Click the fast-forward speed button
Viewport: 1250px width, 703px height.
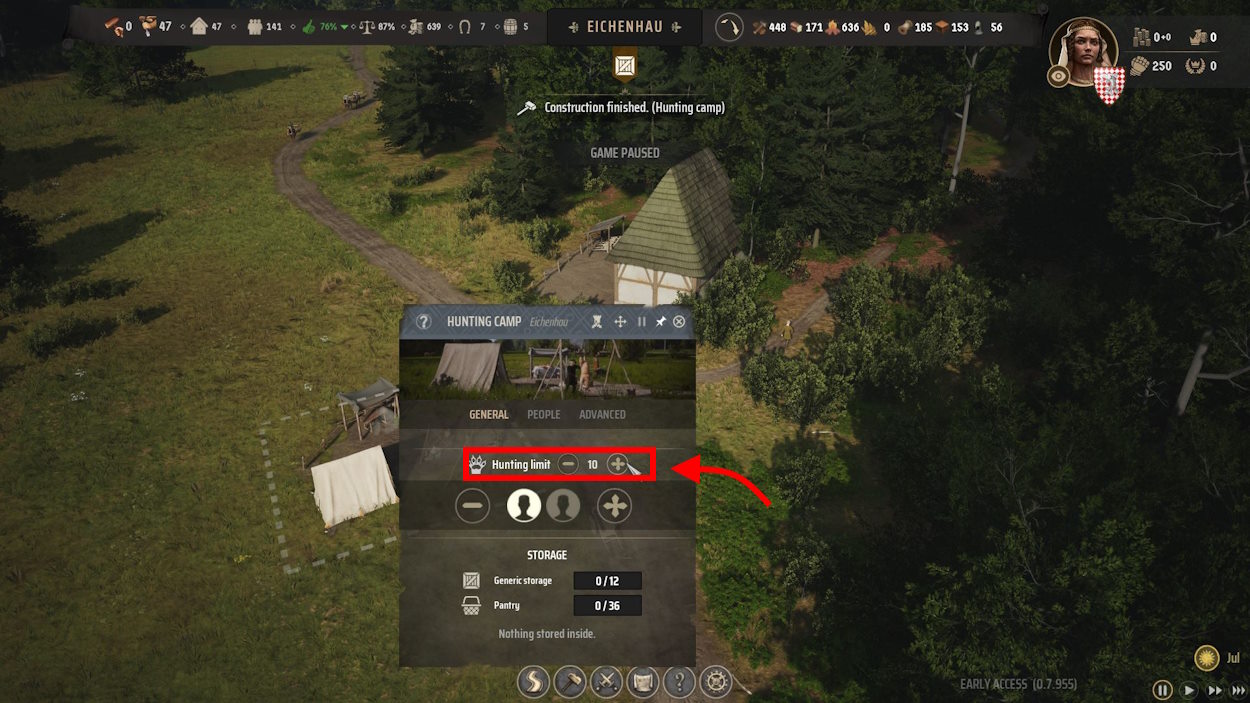pyautogui.click(x=1214, y=690)
